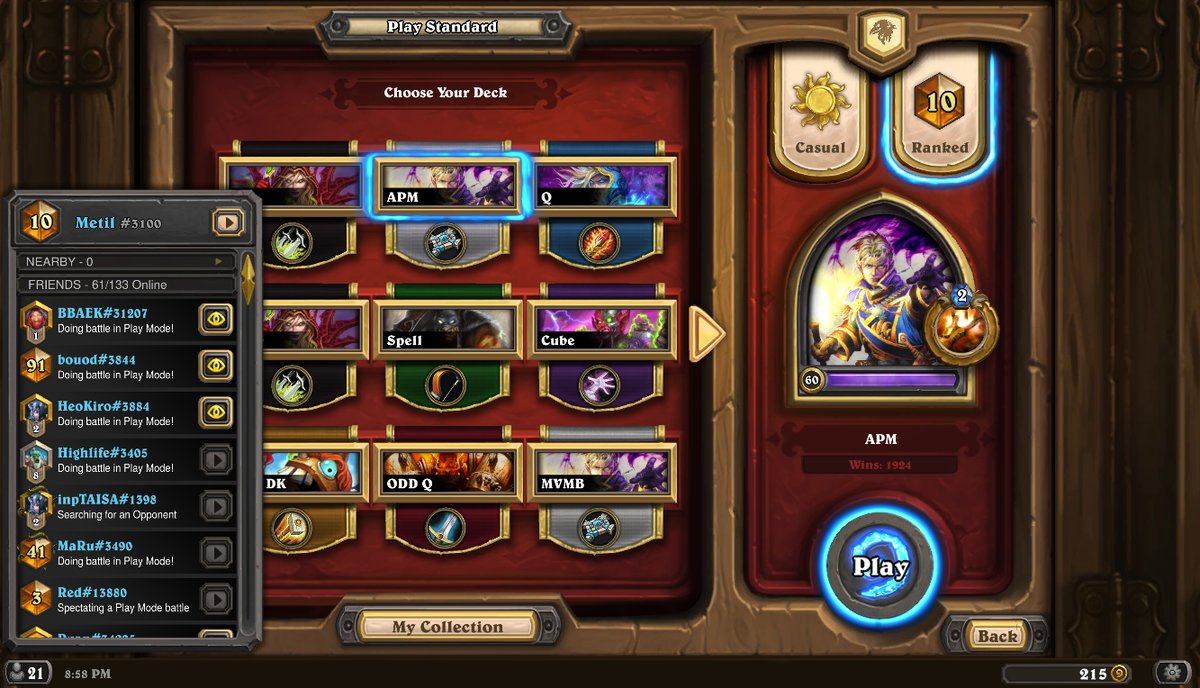
Task: Pick the MVMB deck
Action: pyautogui.click(x=602, y=472)
